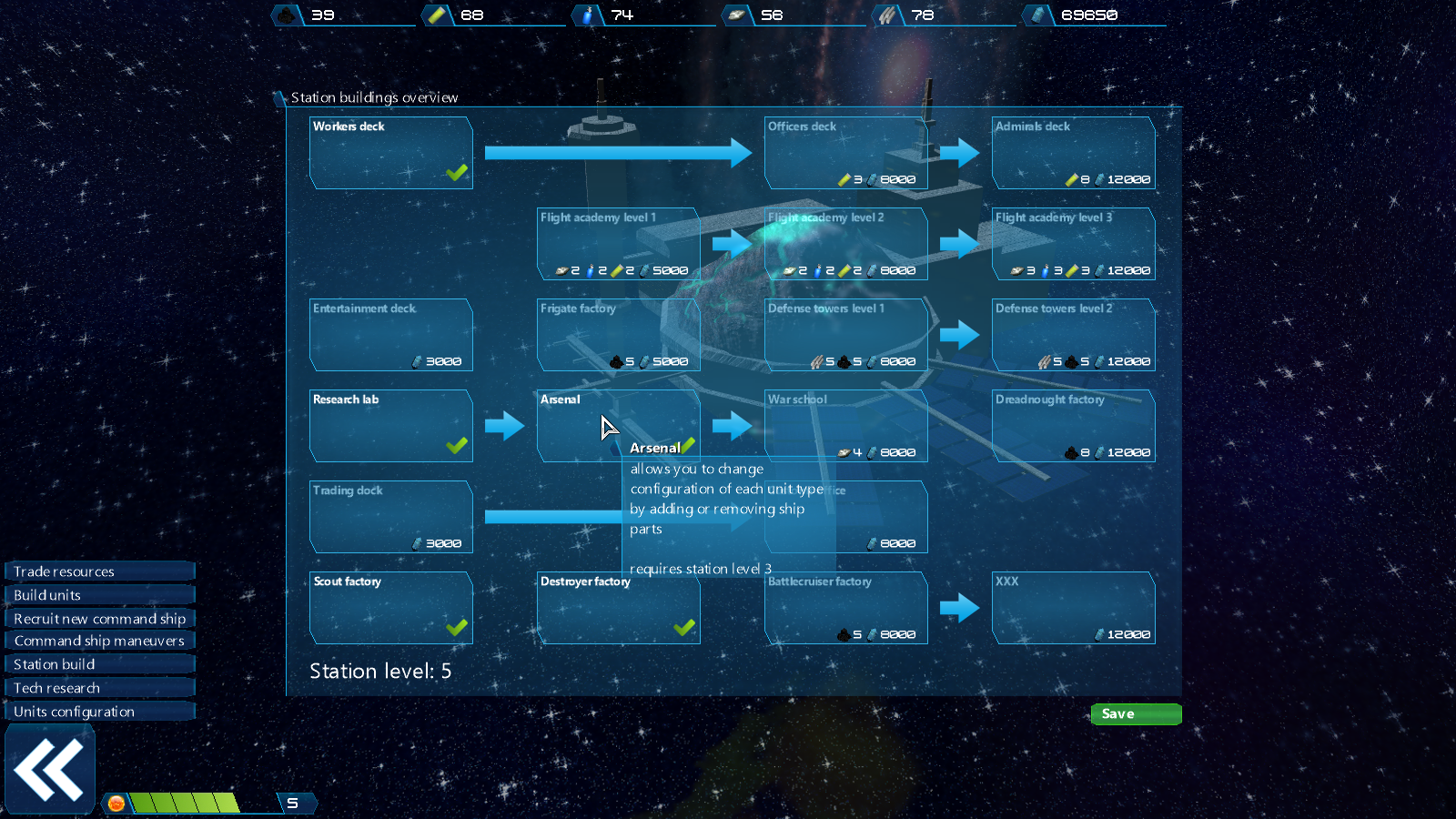Screen dimensions: 1456x819
Task: Open Command ship maneuvers
Action: point(99,641)
